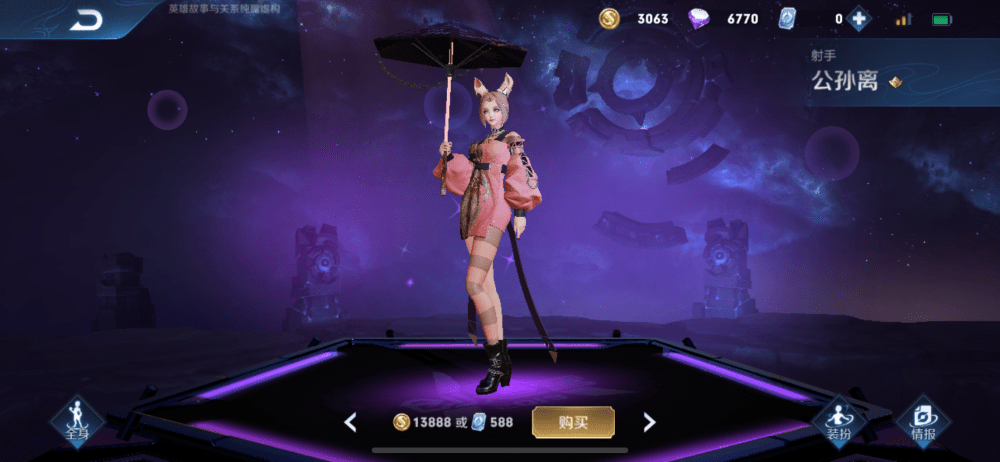
Task: Tap the gold coin balance icon
Action: [610, 18]
